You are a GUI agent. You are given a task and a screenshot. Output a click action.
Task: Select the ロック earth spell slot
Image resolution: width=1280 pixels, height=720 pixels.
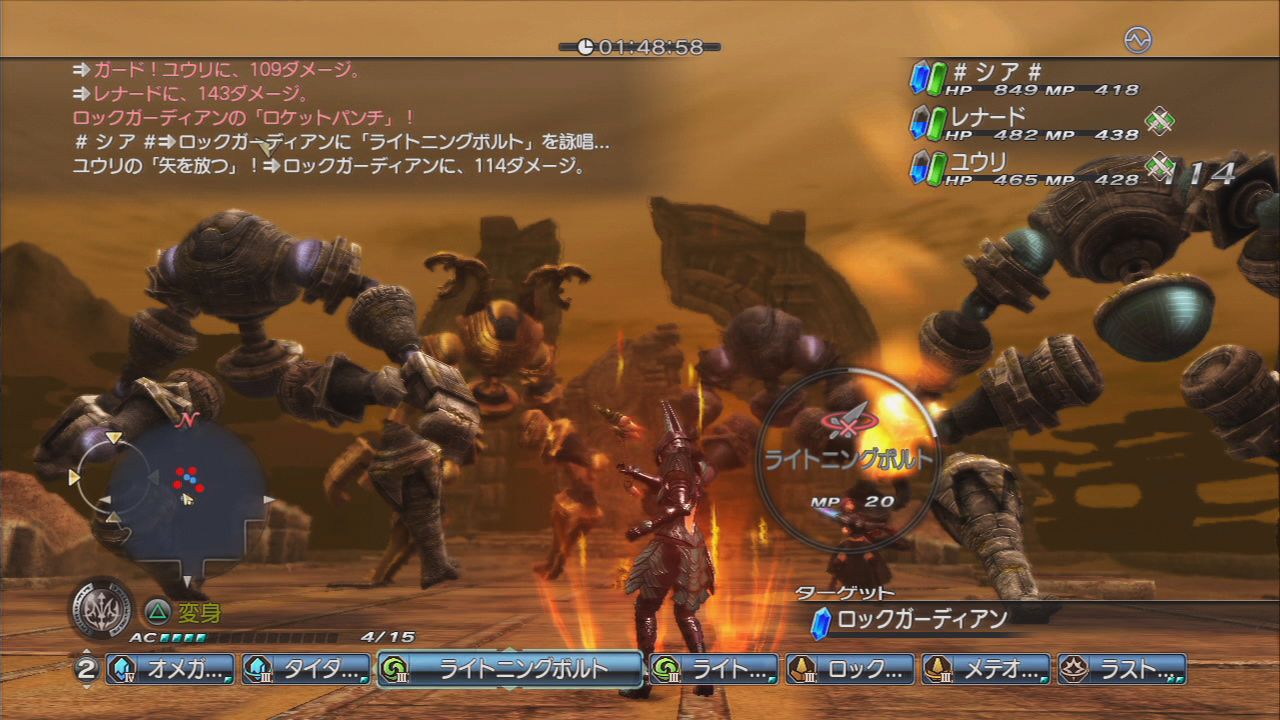click(x=850, y=669)
